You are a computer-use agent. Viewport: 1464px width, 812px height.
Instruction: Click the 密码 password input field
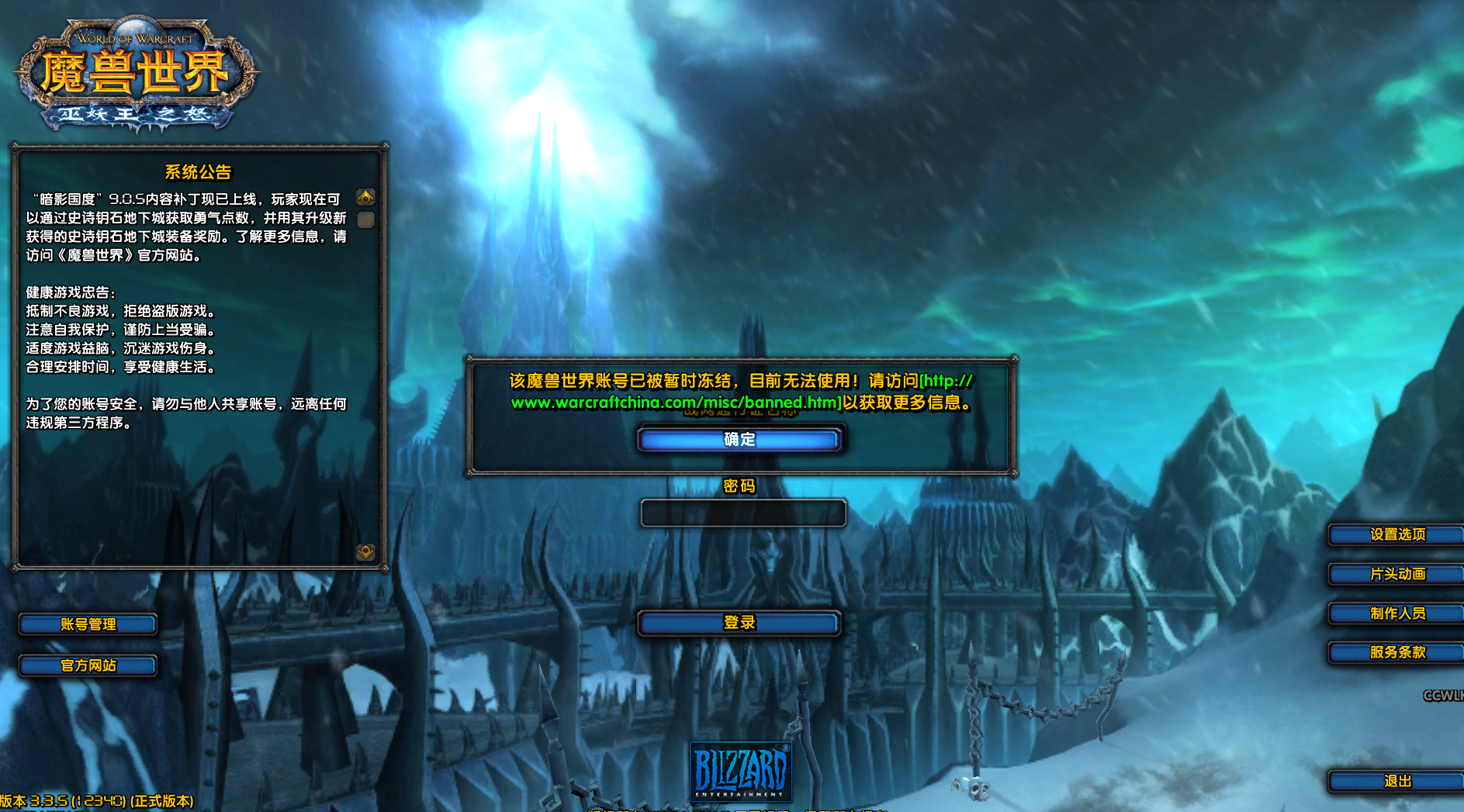pos(742,513)
